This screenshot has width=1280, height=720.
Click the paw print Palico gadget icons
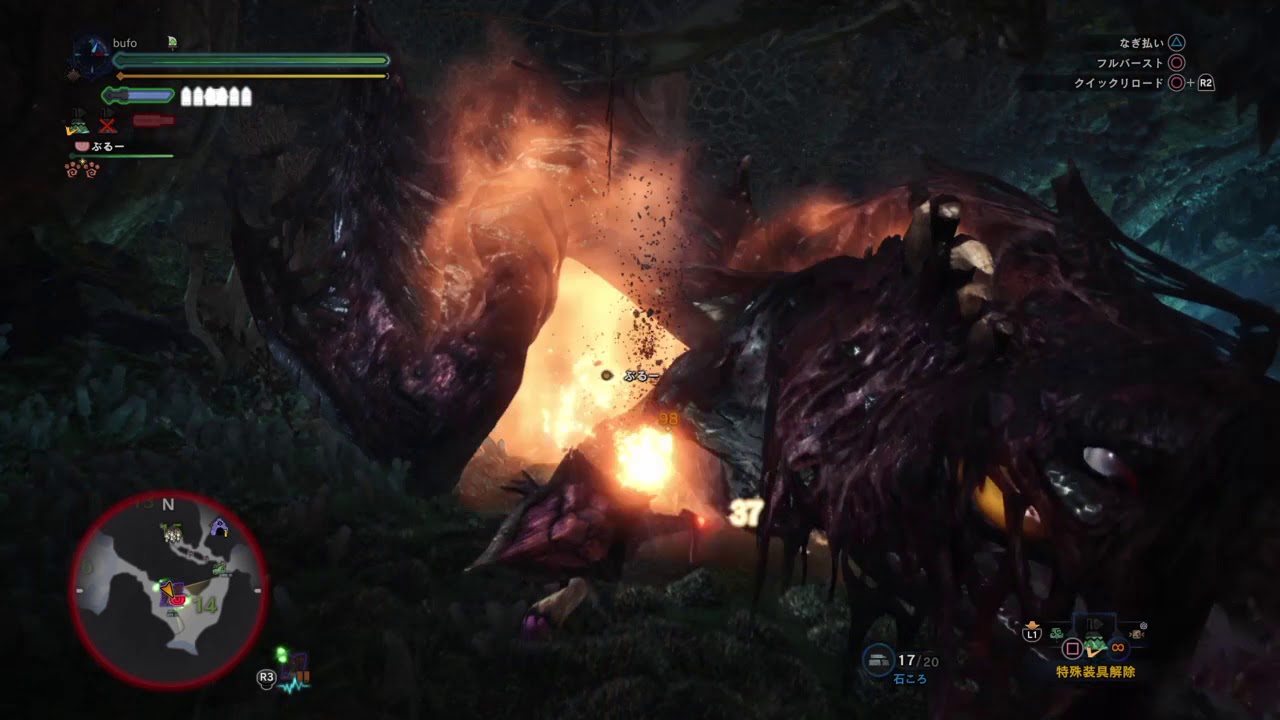pos(80,168)
